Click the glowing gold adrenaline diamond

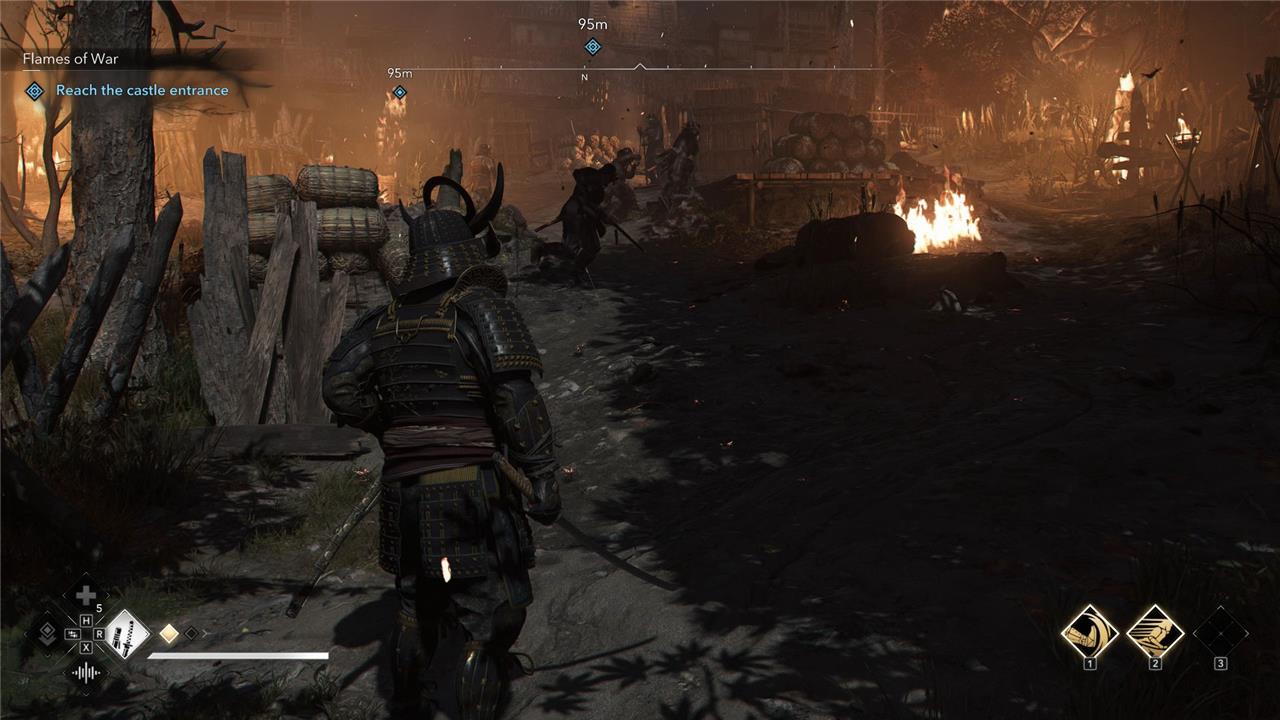(169, 633)
